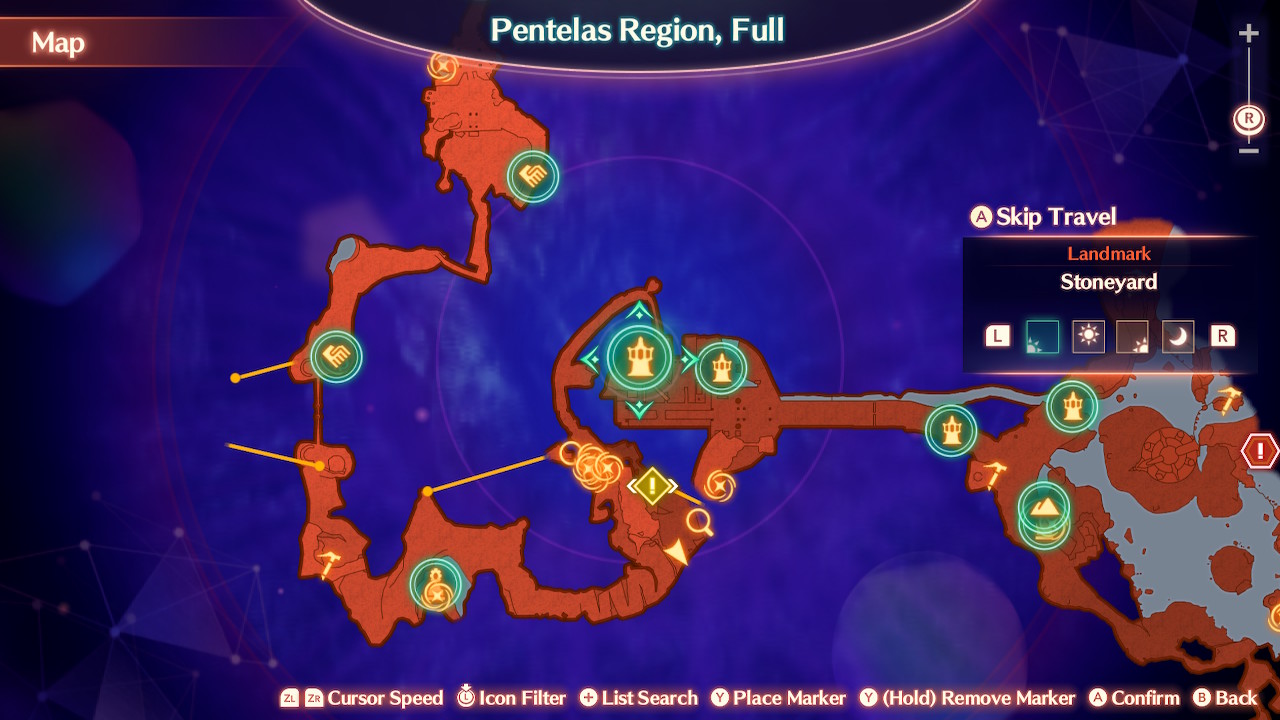Switch to the noon sun time tile
1280x720 pixels.
click(1087, 336)
